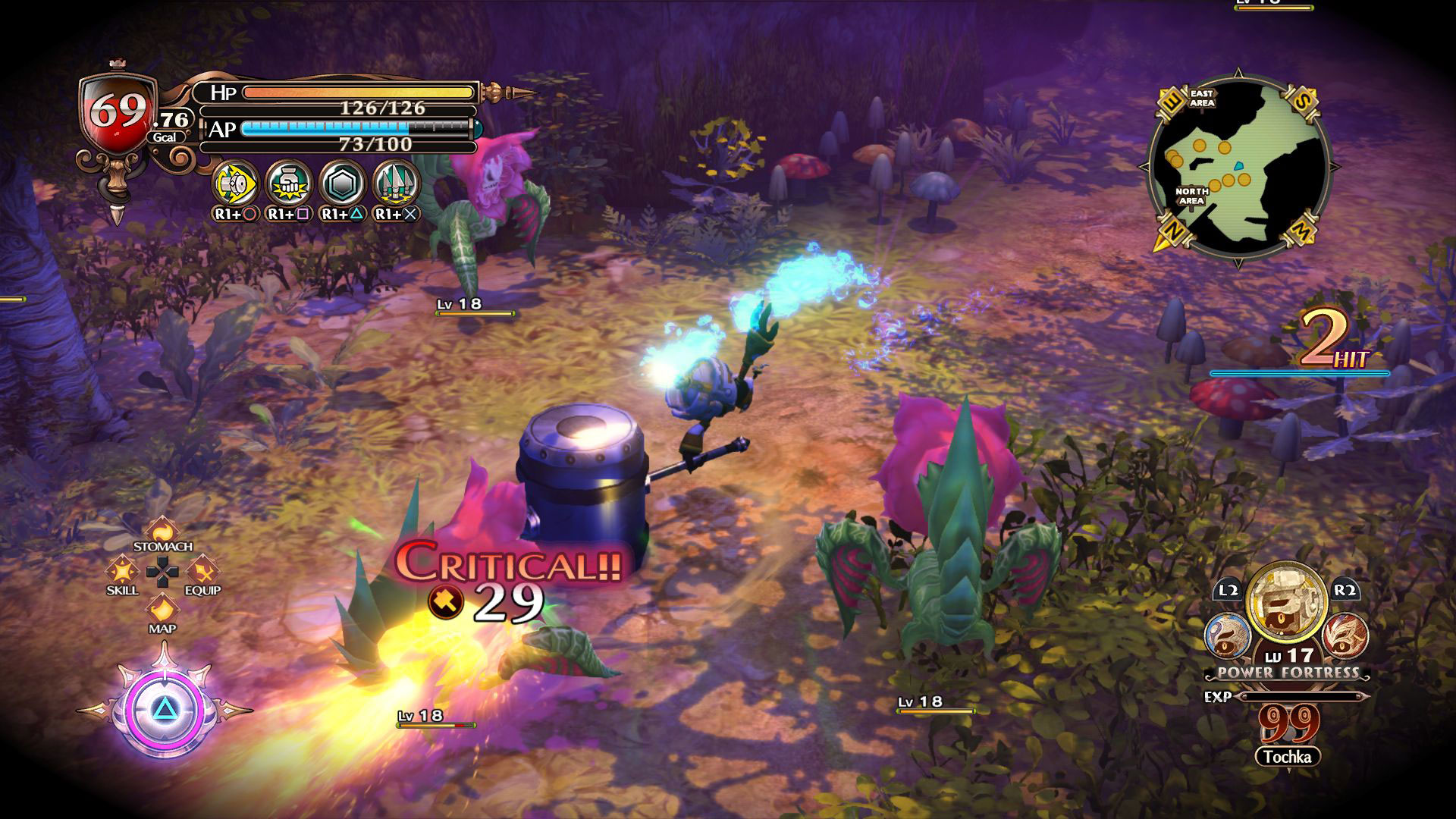Switch to the red facet portrait

pos(1345,635)
